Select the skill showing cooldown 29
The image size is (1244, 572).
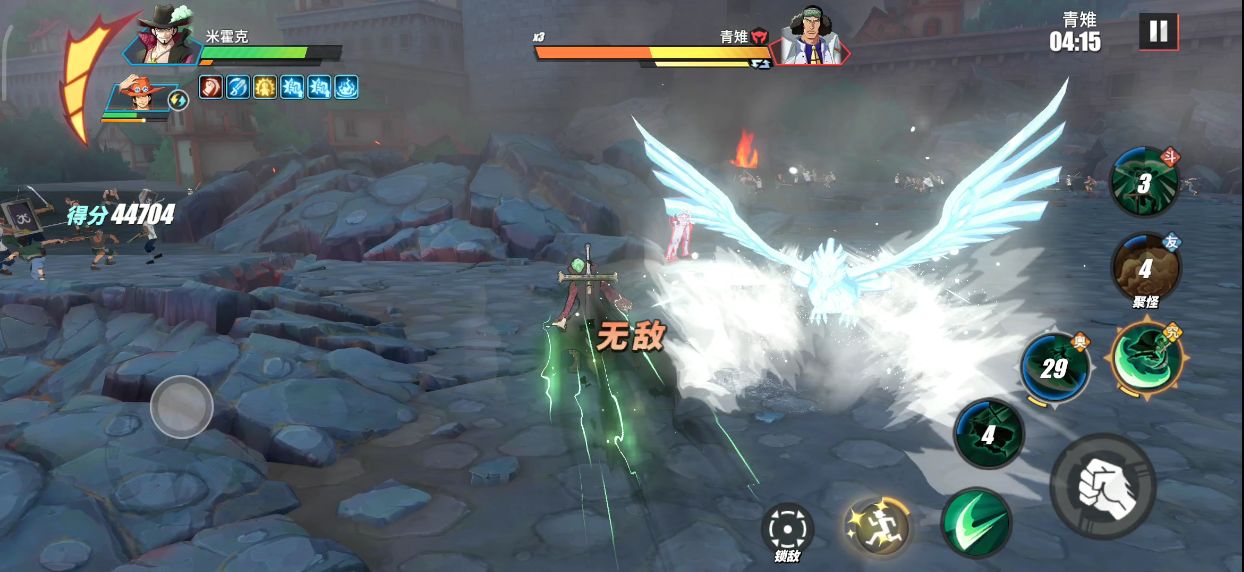pos(1055,368)
